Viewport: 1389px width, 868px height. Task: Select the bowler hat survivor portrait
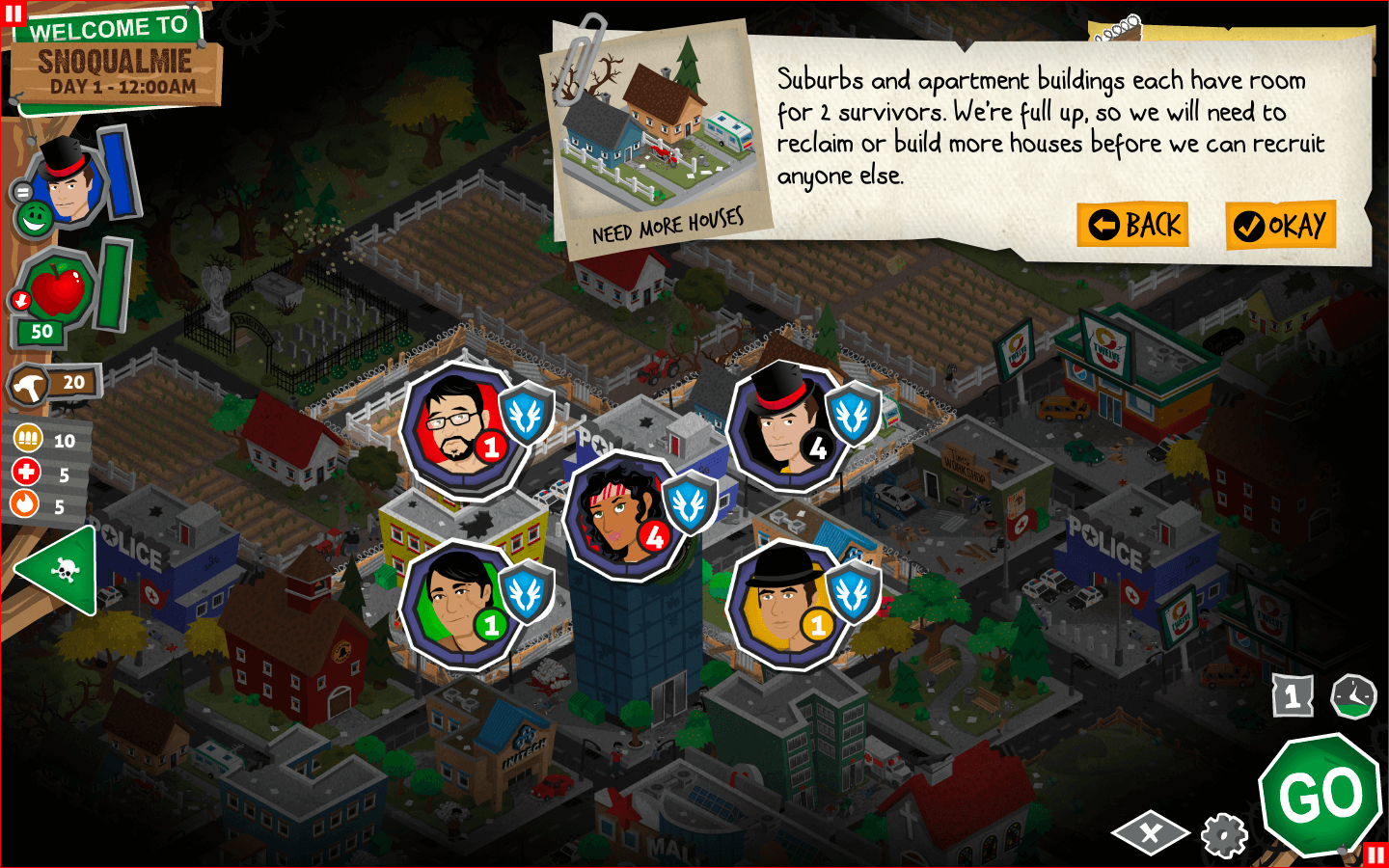point(785,605)
